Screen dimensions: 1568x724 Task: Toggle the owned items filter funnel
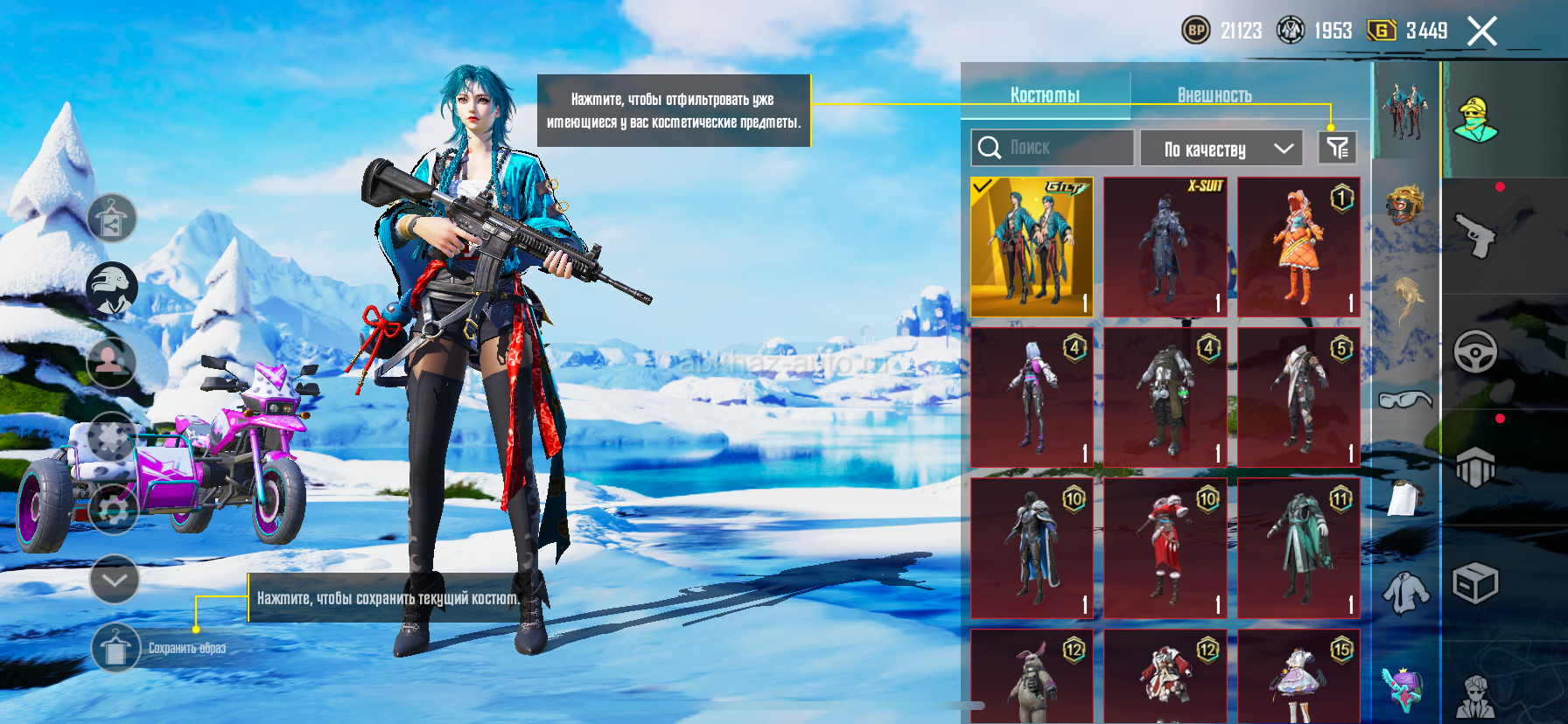(x=1337, y=148)
